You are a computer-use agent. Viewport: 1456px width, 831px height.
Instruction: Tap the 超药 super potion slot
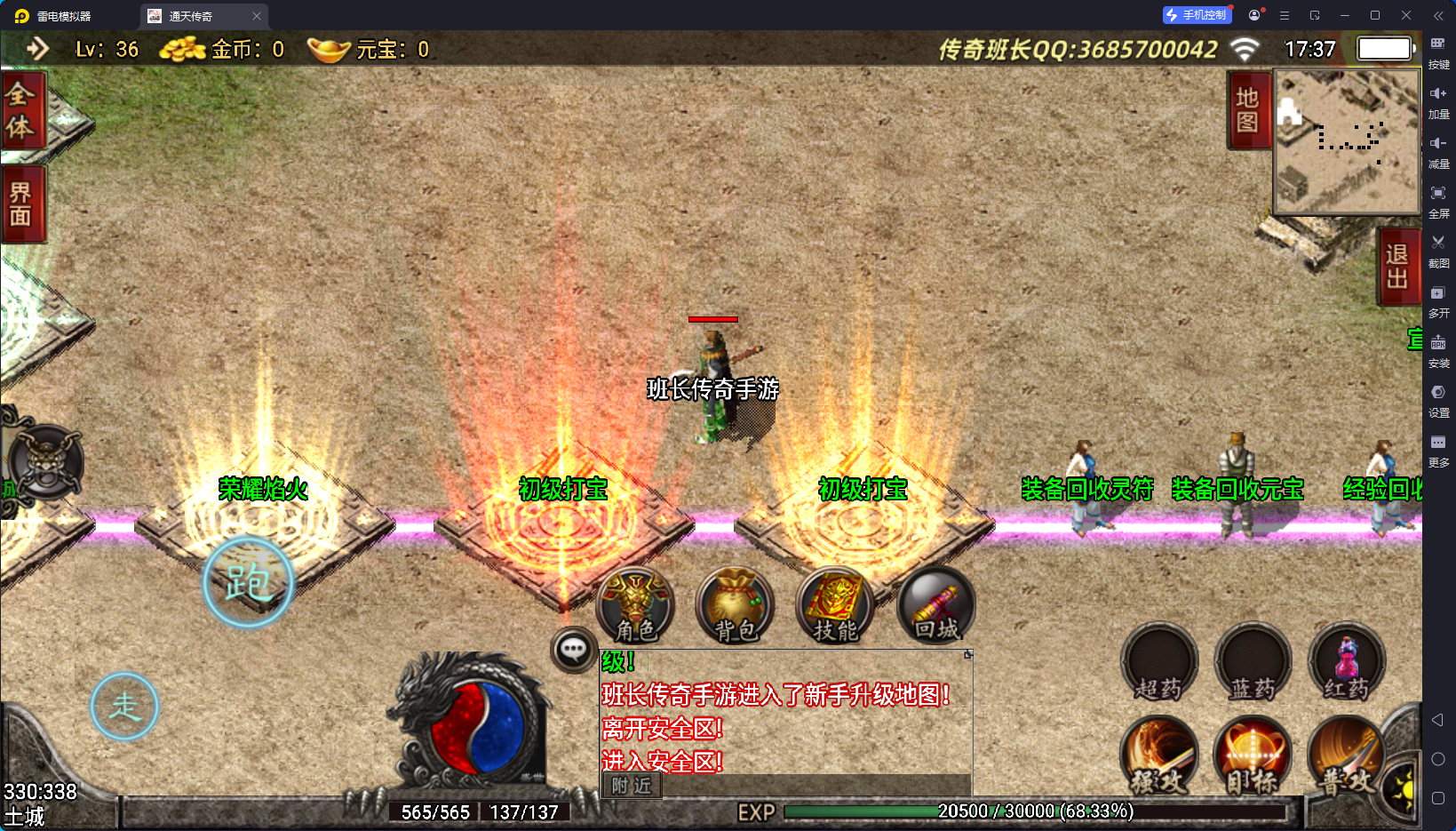pos(1159,664)
